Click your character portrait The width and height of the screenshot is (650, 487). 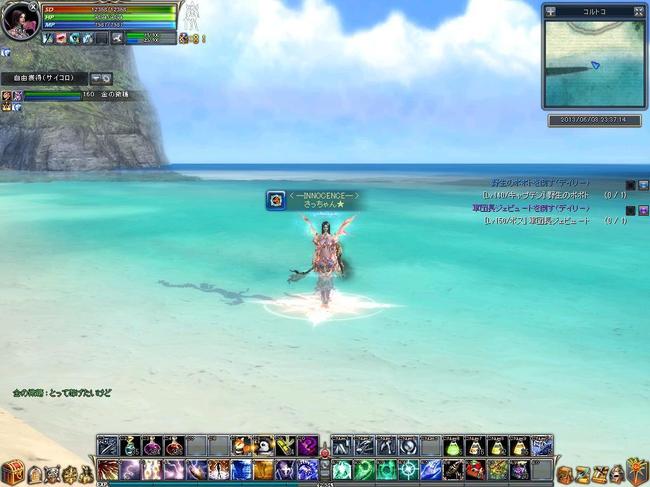18,20
